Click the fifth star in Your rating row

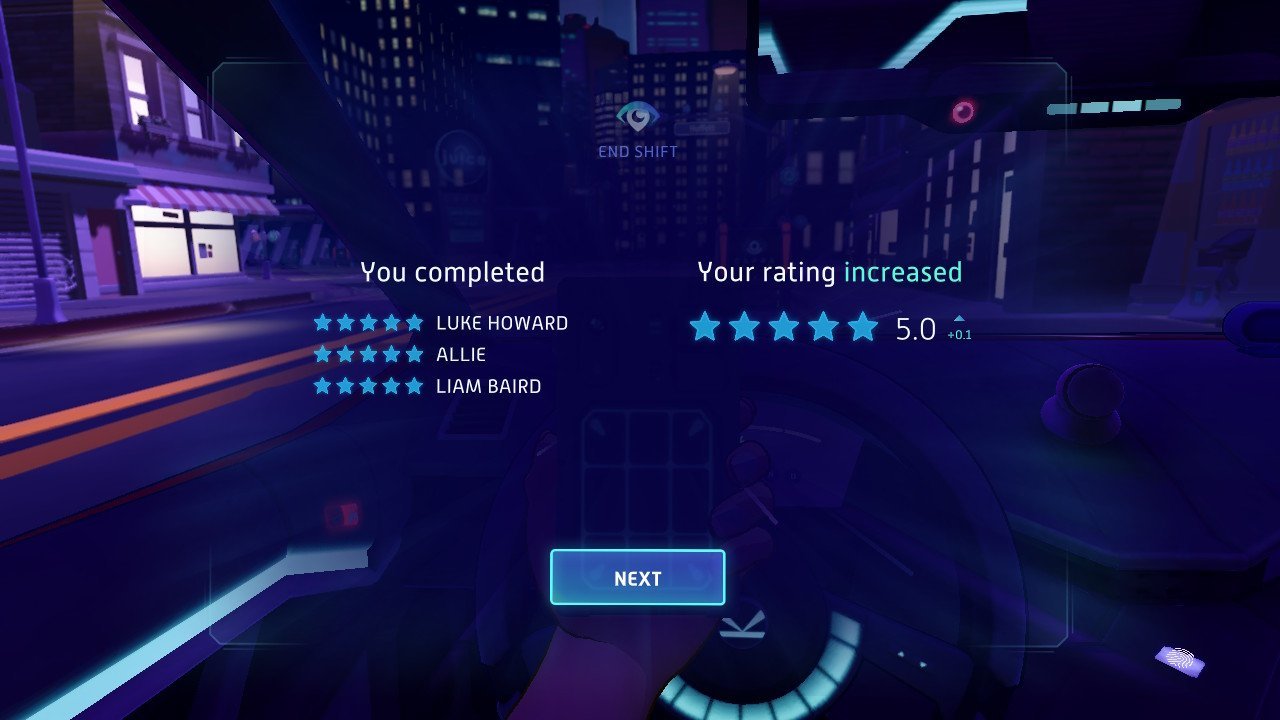(860, 326)
